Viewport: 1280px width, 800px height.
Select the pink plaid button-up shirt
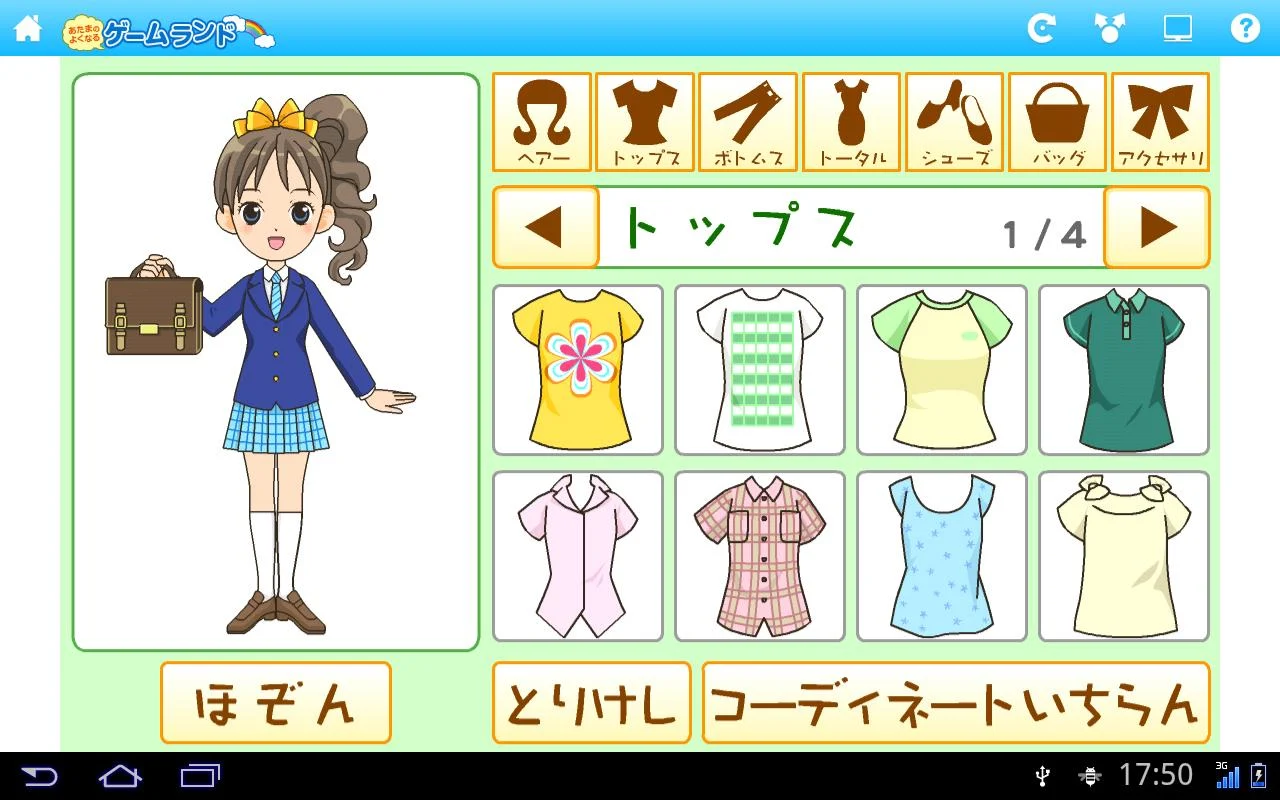click(759, 556)
